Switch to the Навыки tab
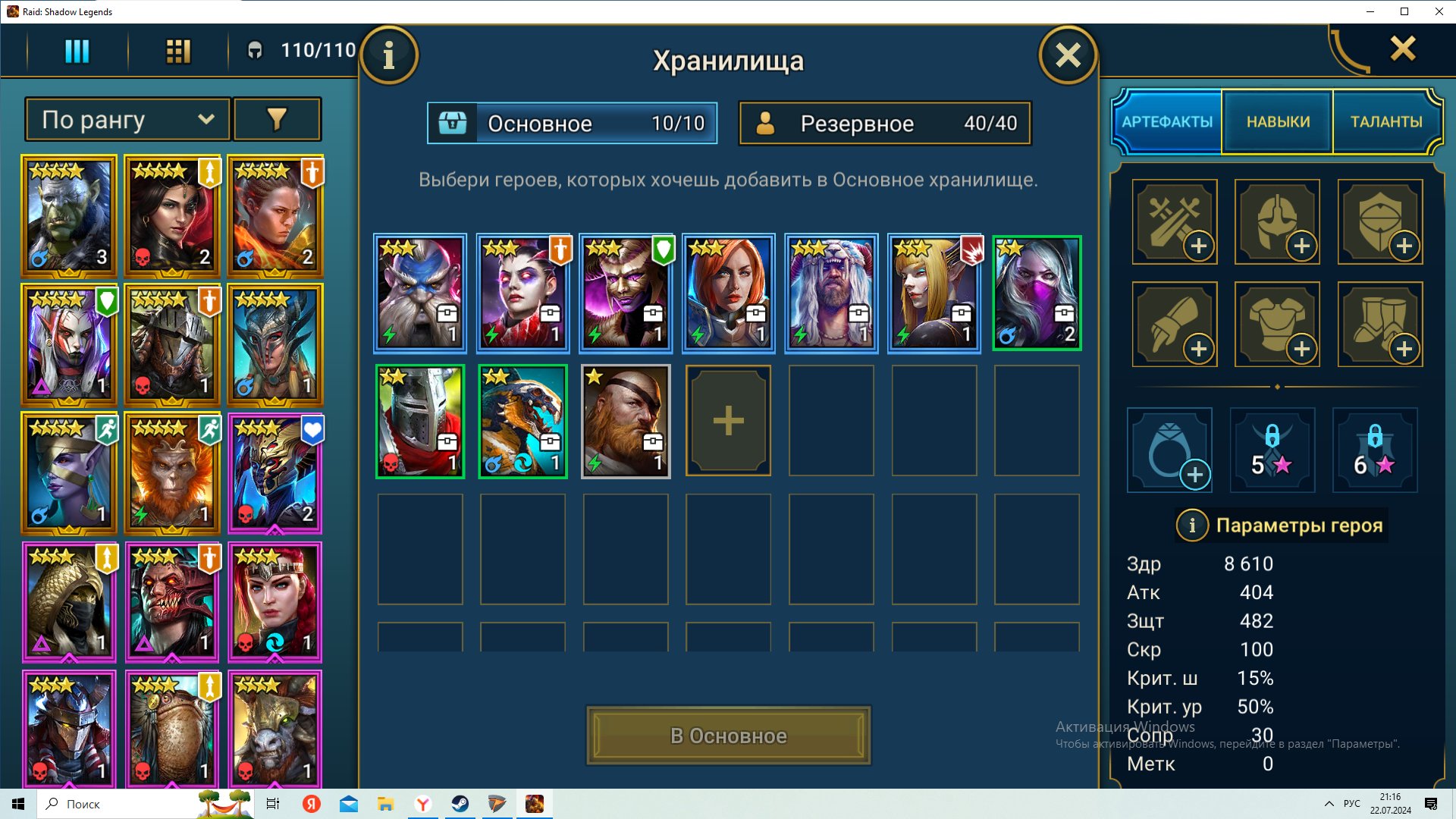Image resolution: width=1456 pixels, height=819 pixels. 1278,121
